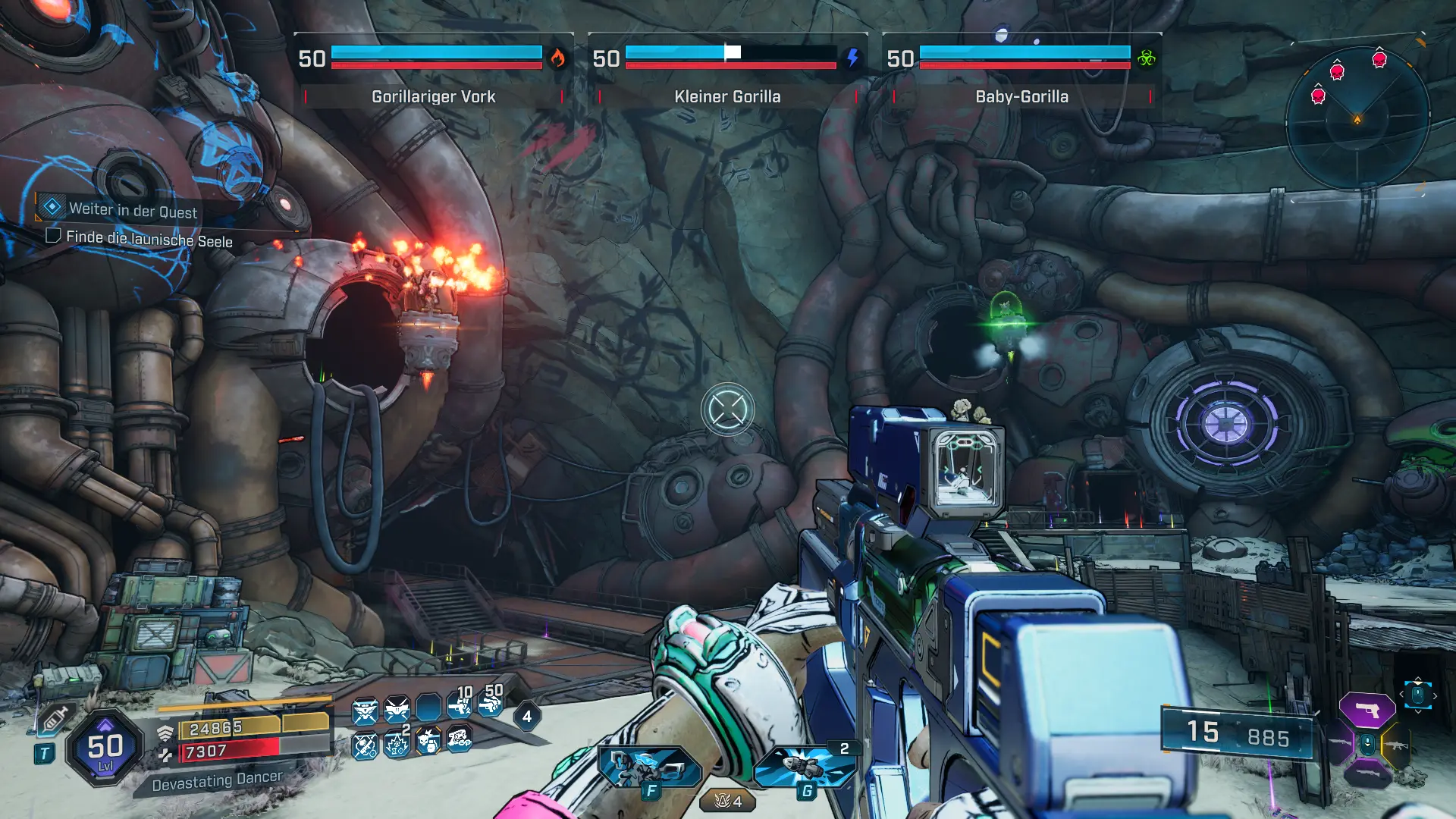This screenshot has width=1456, height=819.
Task: Select the pistol slot in weapon wheel
Action: 1367,711
